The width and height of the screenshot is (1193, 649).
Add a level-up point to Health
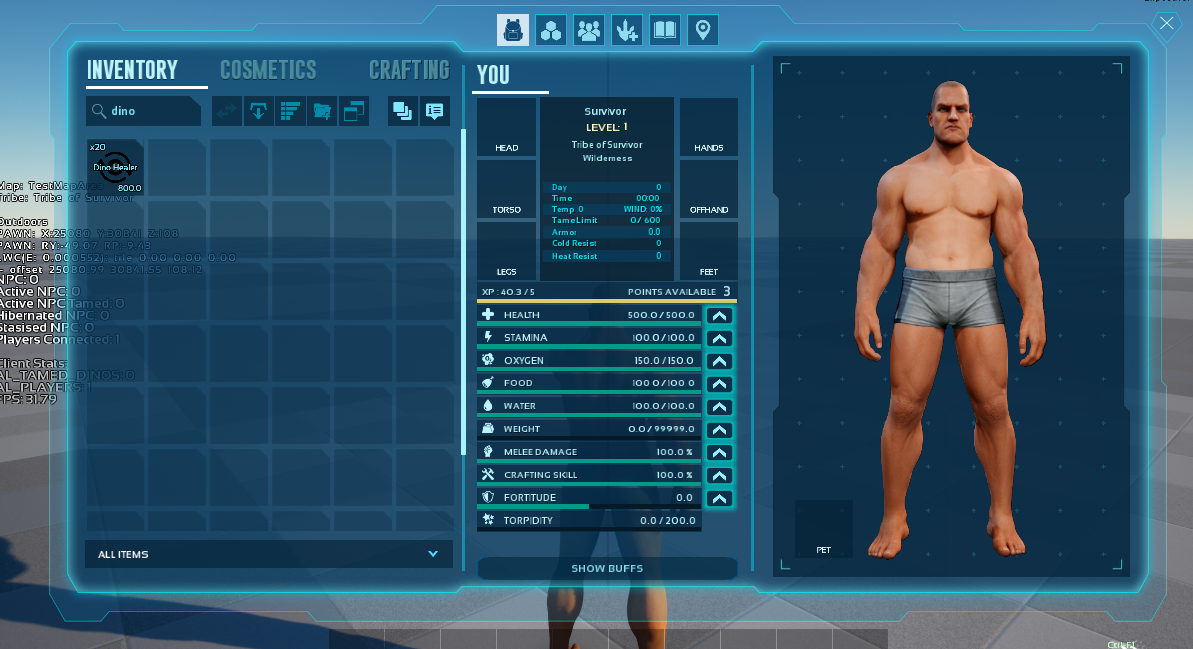click(719, 315)
